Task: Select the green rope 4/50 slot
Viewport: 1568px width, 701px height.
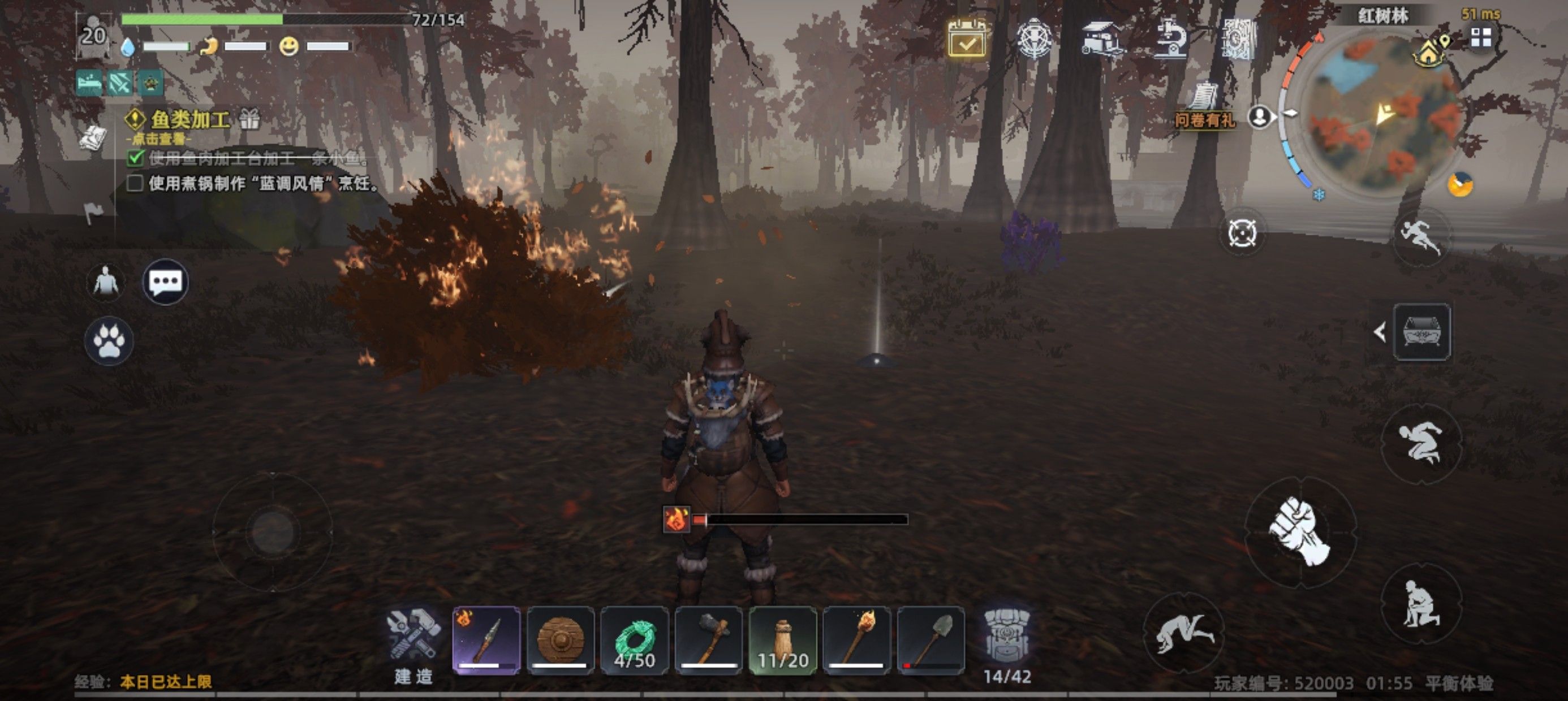Action: pyautogui.click(x=634, y=640)
